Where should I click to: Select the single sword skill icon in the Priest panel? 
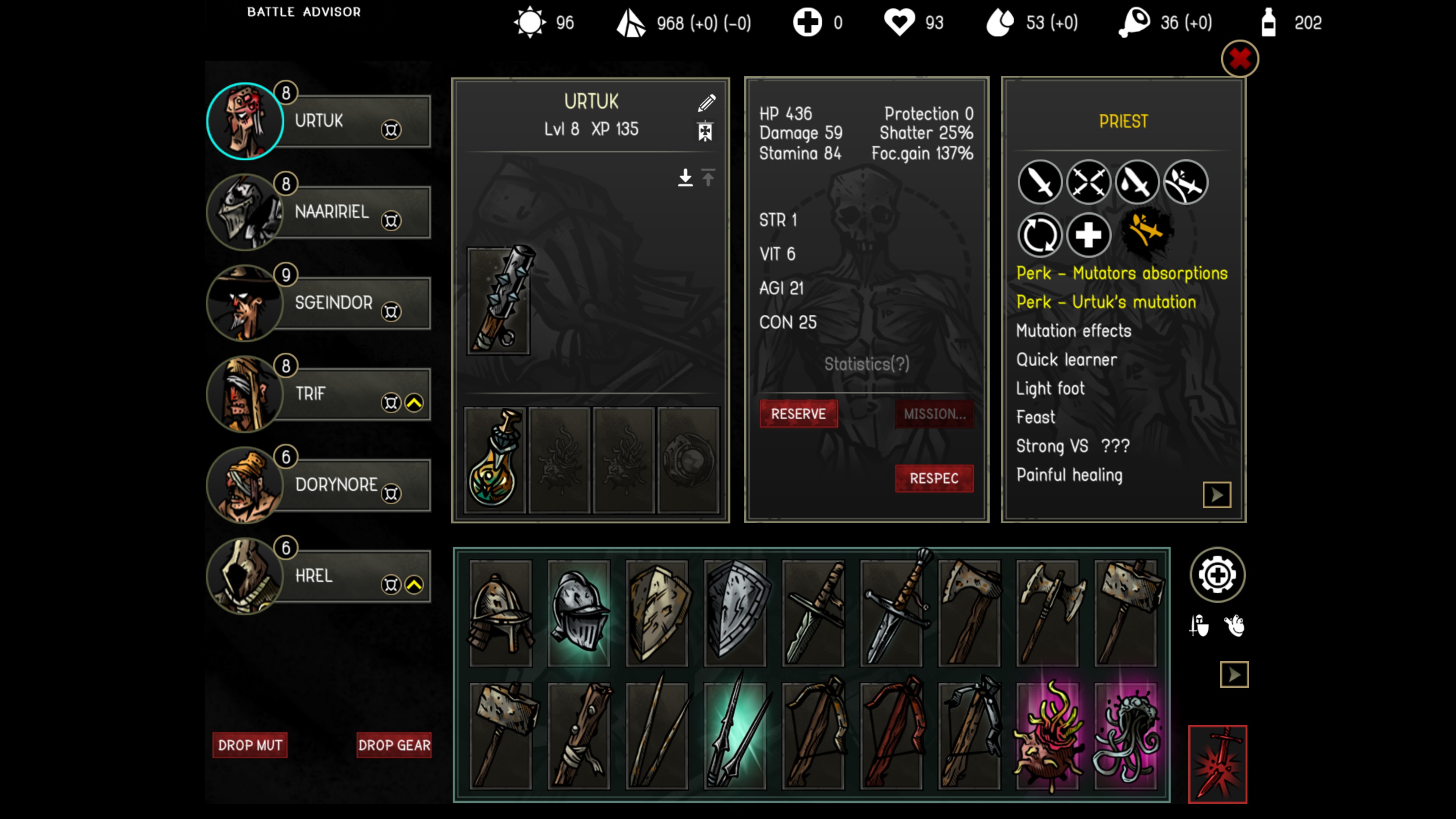[1039, 182]
